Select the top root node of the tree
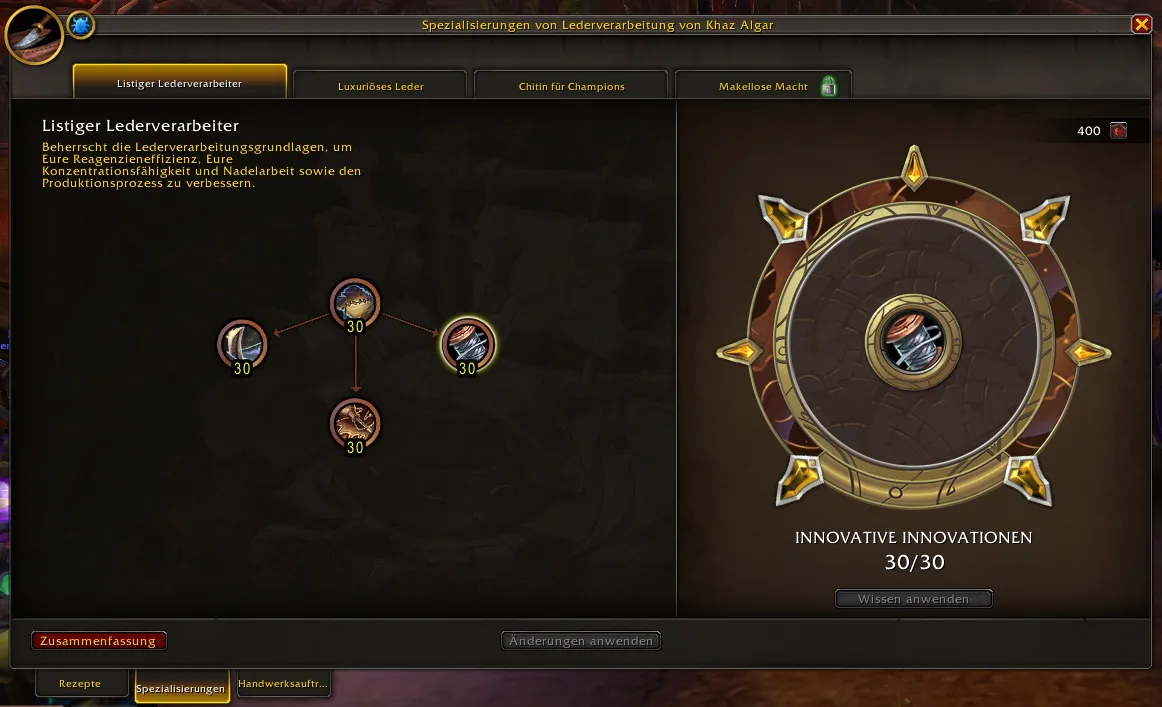 click(x=355, y=303)
